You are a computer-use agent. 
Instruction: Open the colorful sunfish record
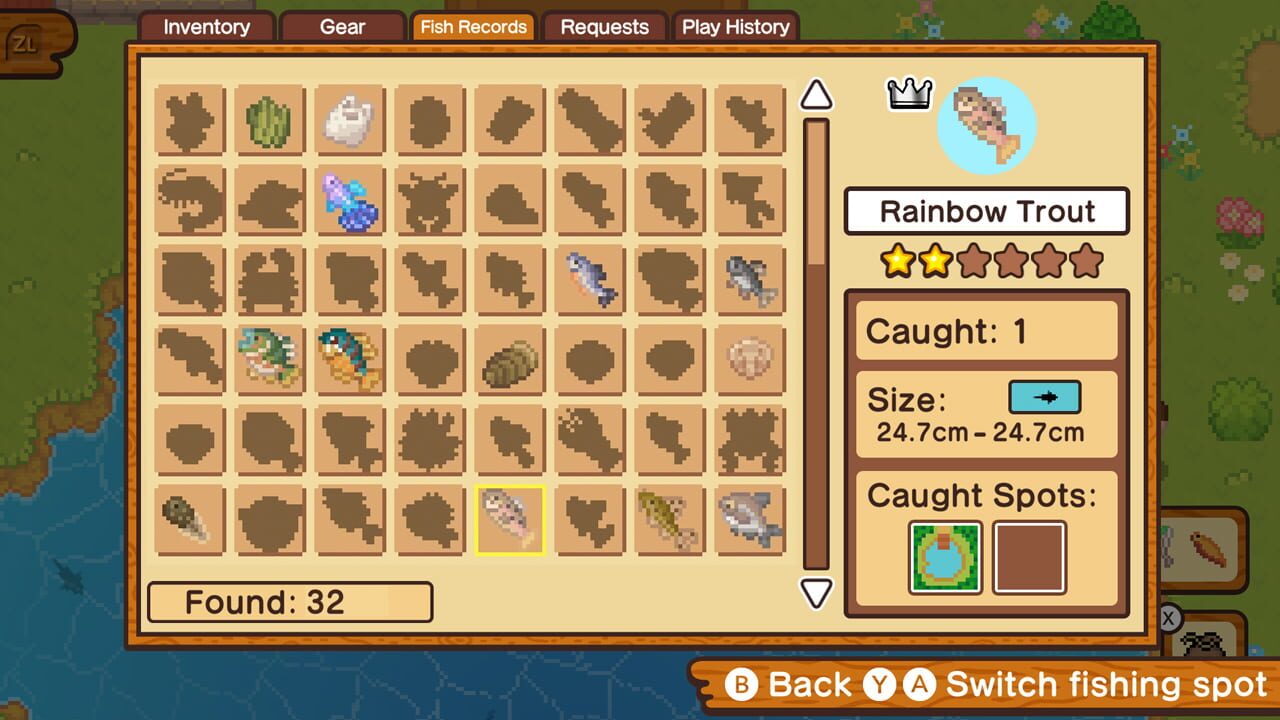click(x=350, y=360)
